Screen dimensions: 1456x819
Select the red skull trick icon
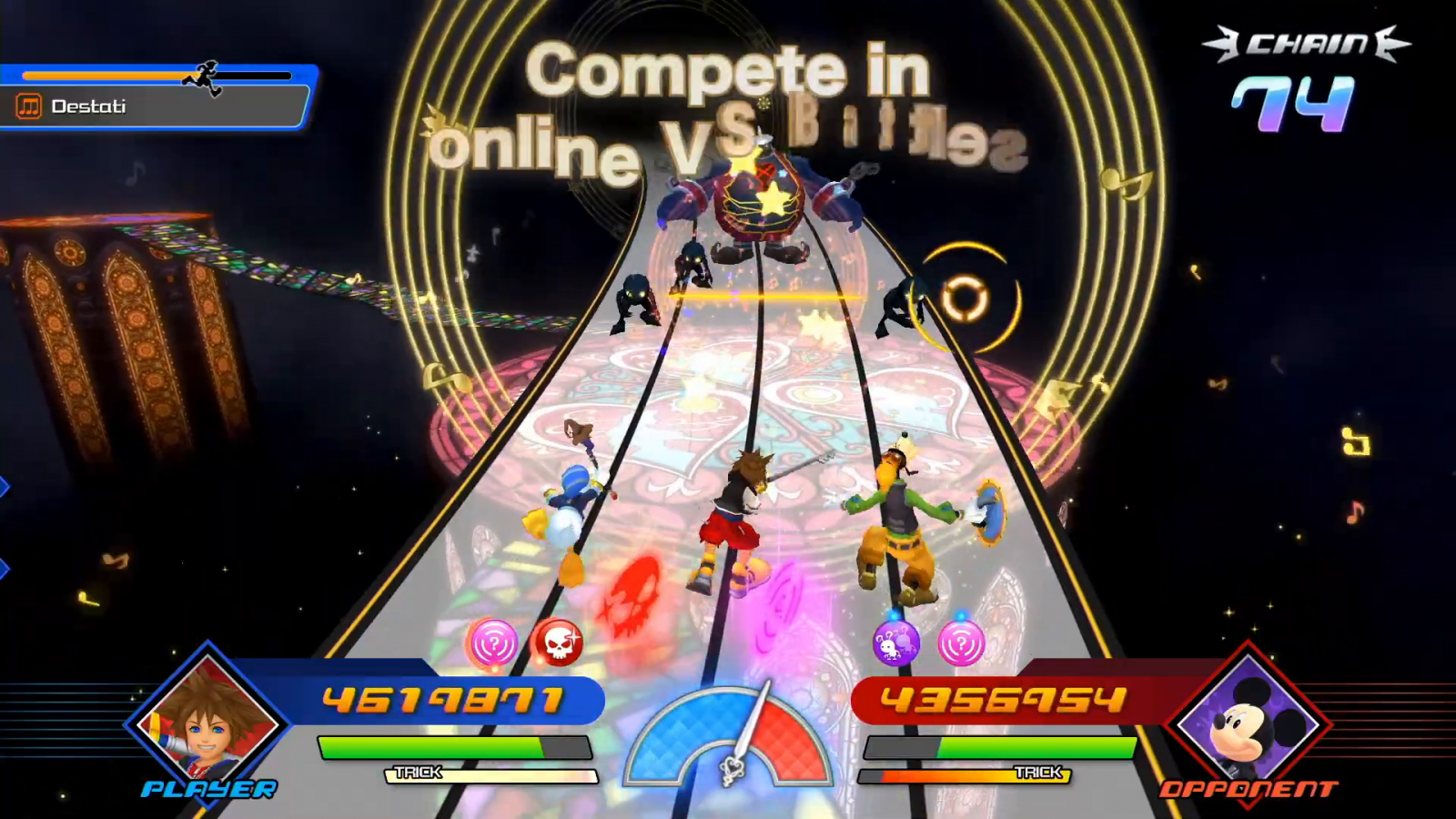(556, 643)
